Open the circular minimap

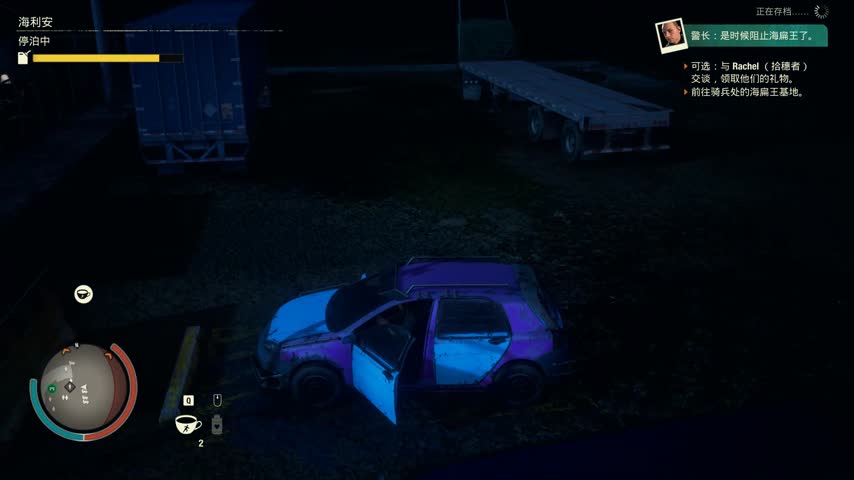point(83,391)
